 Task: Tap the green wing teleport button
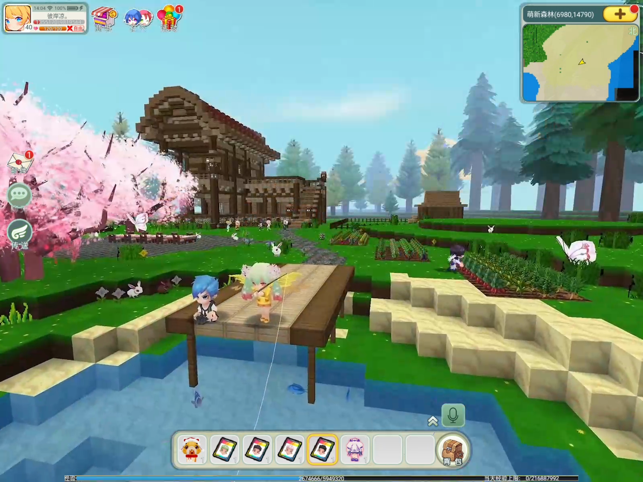pyautogui.click(x=19, y=231)
